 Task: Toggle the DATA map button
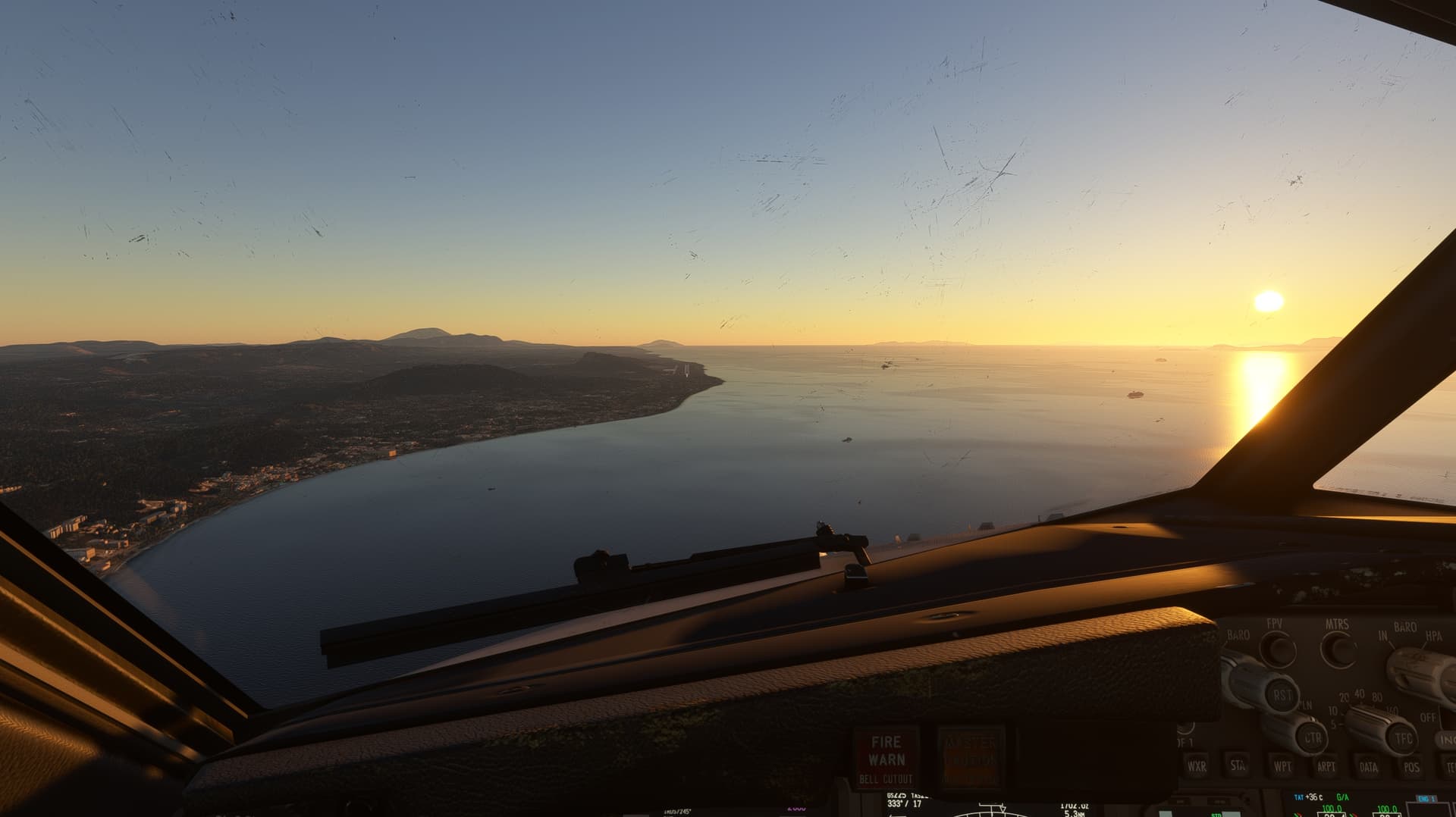point(1369,767)
